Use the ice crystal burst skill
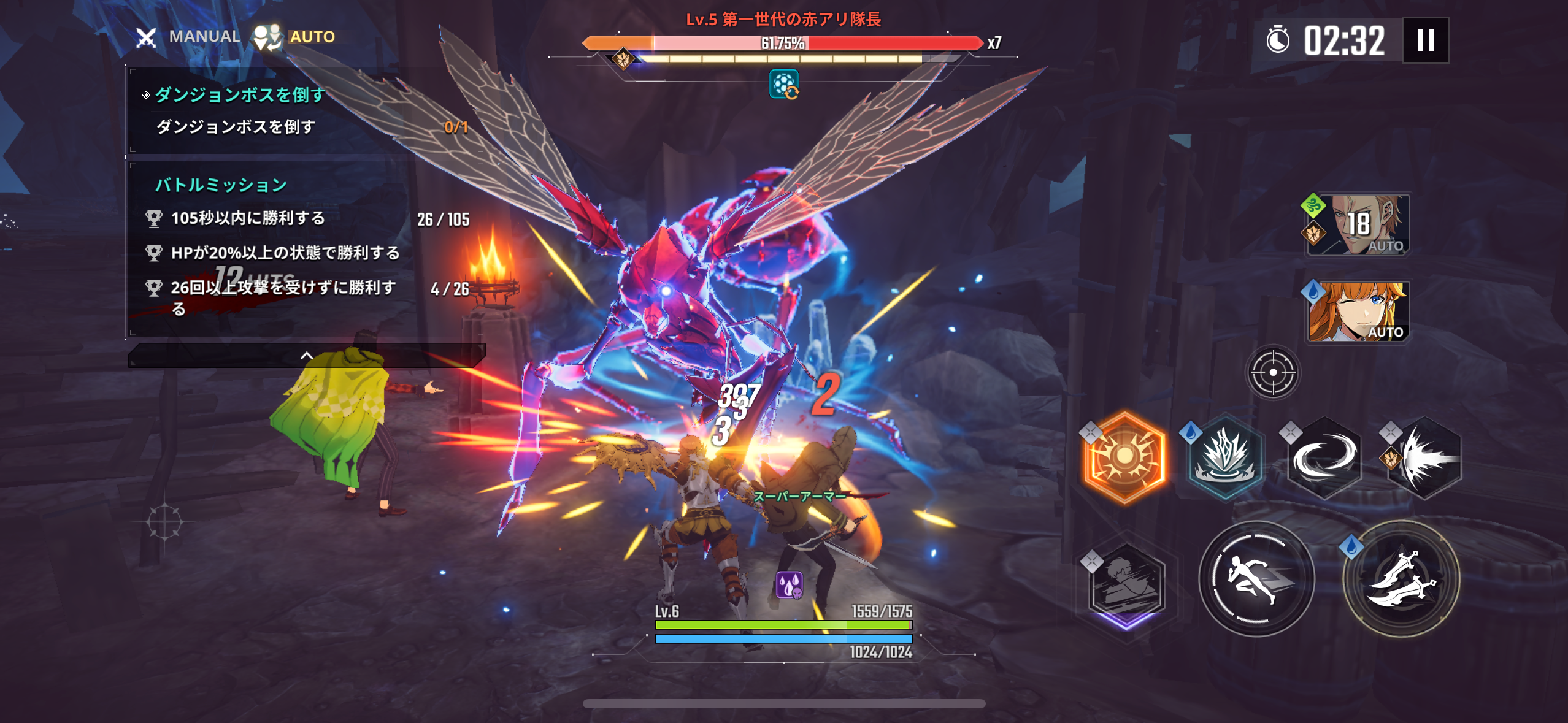This screenshot has width=1568, height=723. tap(1224, 457)
